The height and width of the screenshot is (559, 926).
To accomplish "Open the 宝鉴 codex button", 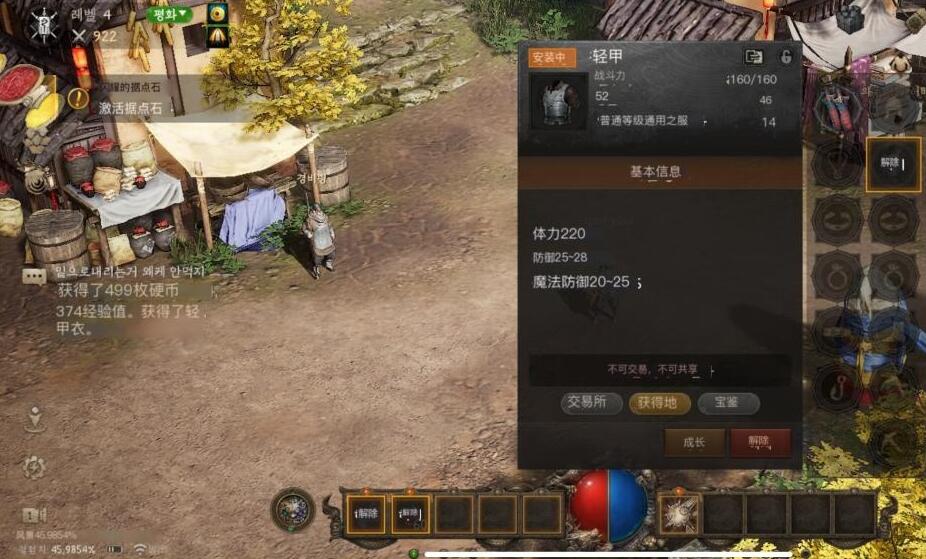I will pyautogui.click(x=727, y=403).
